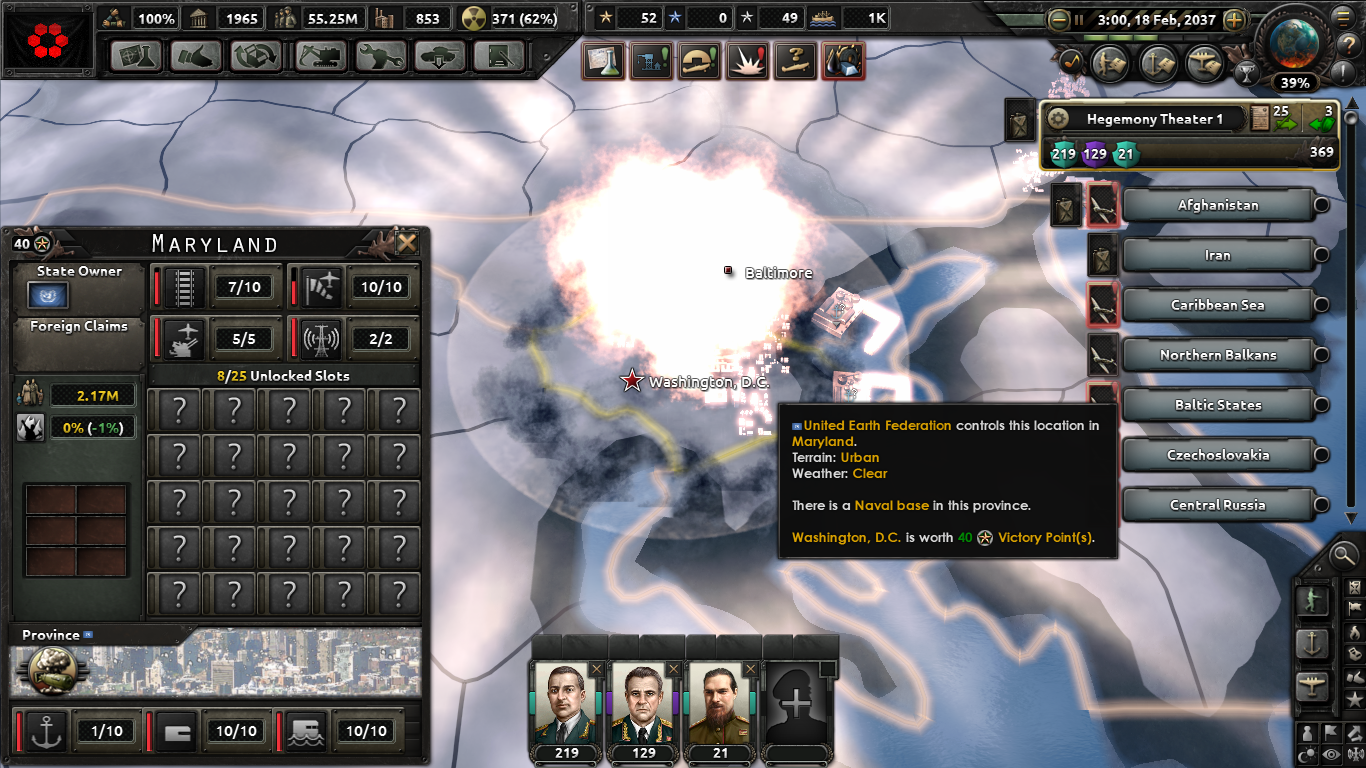Open the map search magnifier tool
Screen dimensions: 1366x768
click(x=1343, y=555)
